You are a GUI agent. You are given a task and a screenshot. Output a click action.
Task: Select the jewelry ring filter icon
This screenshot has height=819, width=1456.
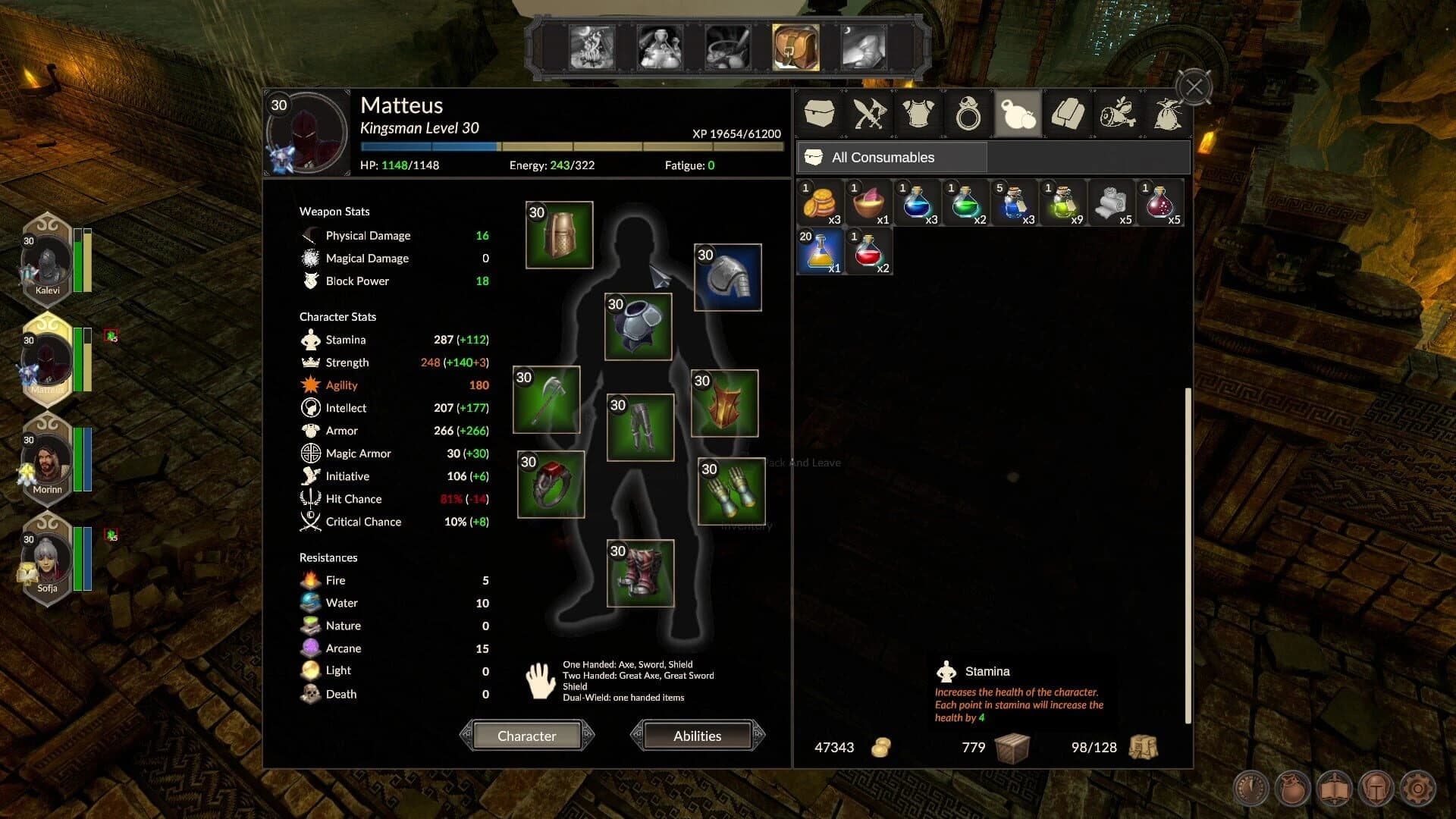pos(967,114)
